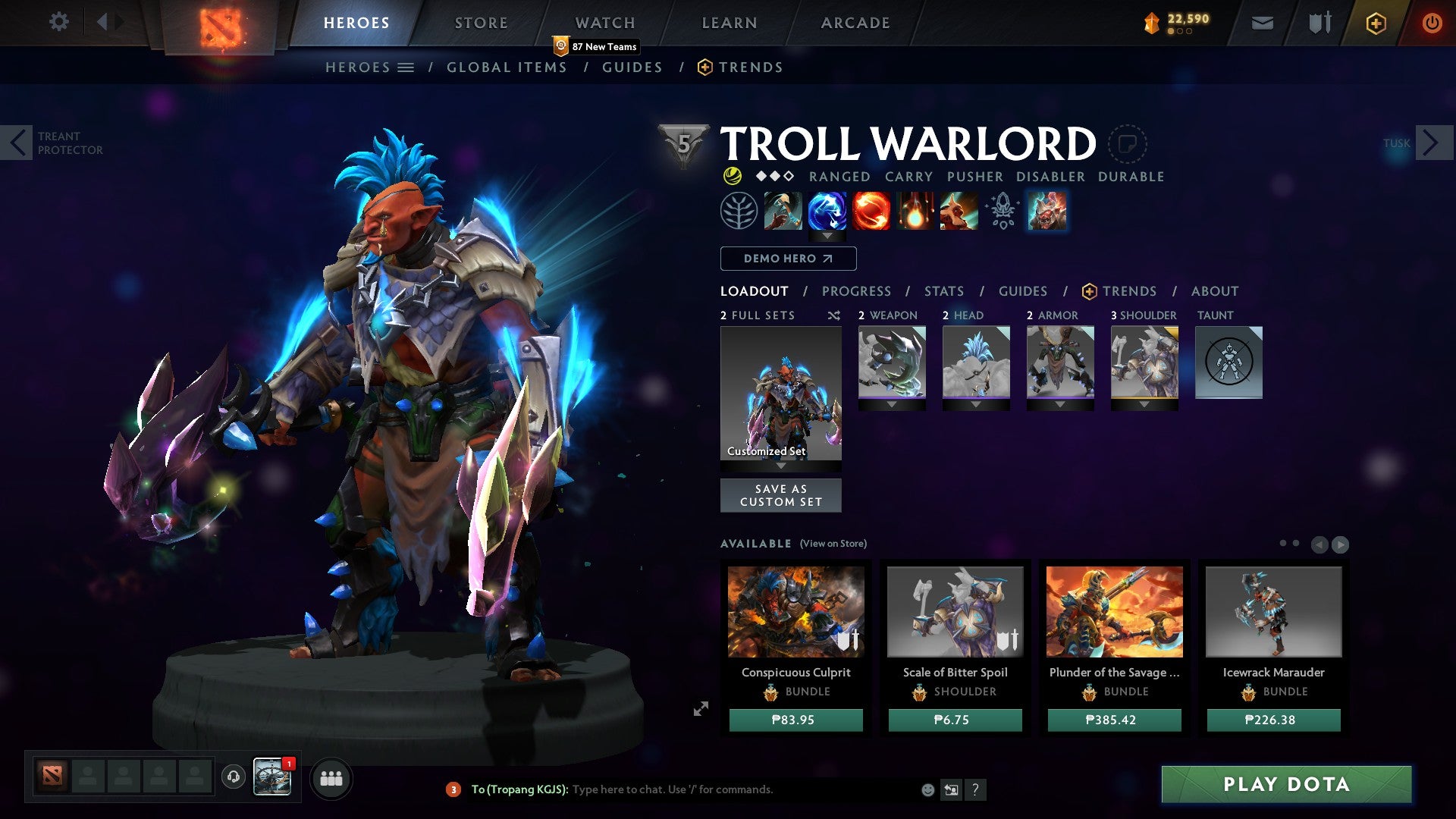1456x819 pixels.
Task: Open the mail notifications icon
Action: 1262,23
